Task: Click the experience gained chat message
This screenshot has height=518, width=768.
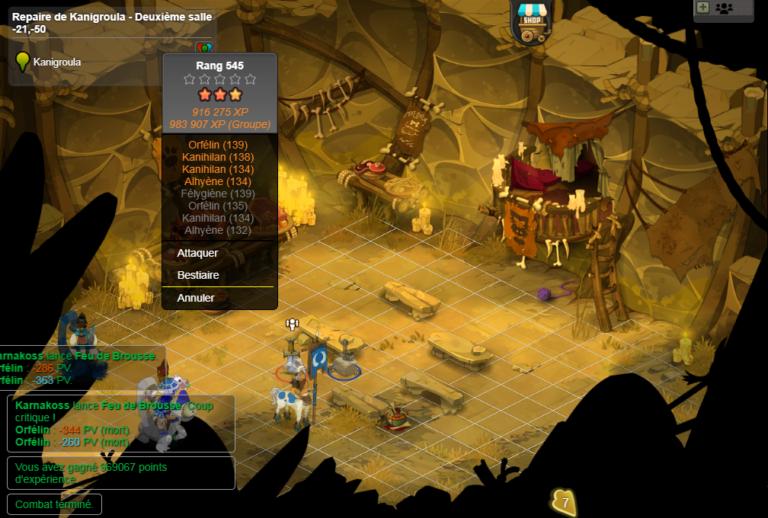Action: pyautogui.click(x=120, y=473)
